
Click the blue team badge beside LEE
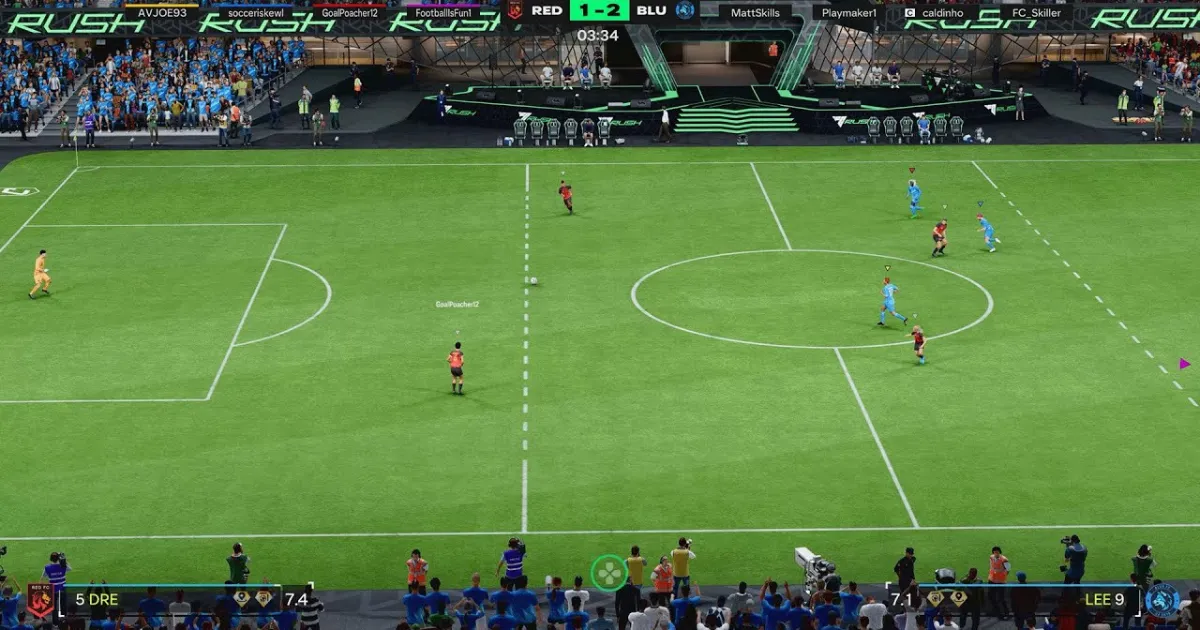1162,599
